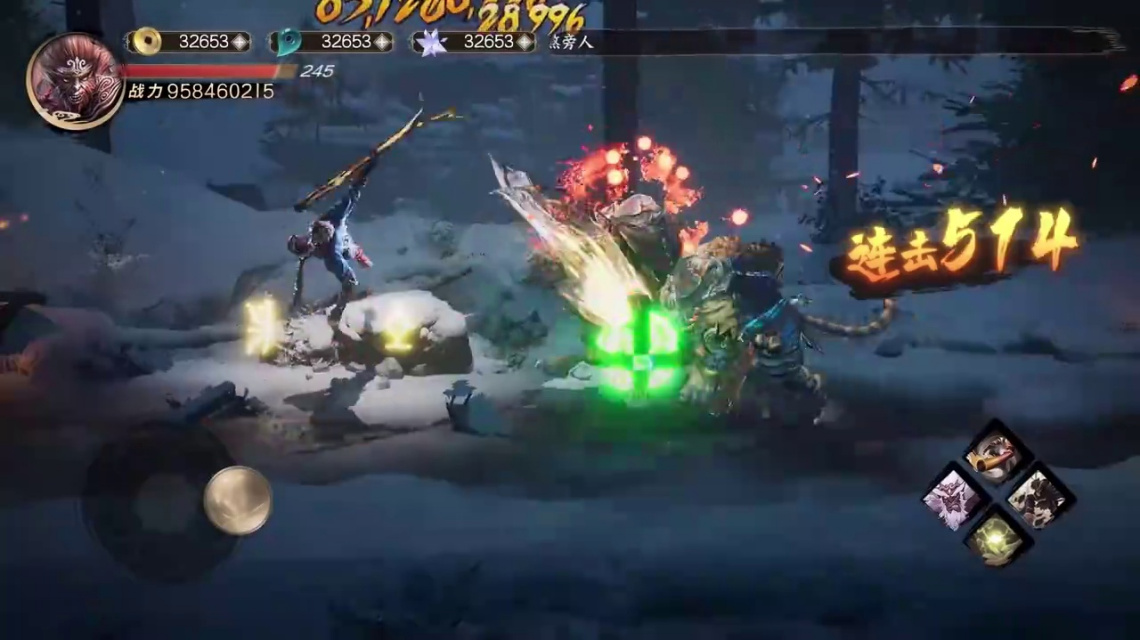Viewport: 1140px width, 640px height.
Task: Use the dark warrior skill icon
Action: [x=1040, y=497]
